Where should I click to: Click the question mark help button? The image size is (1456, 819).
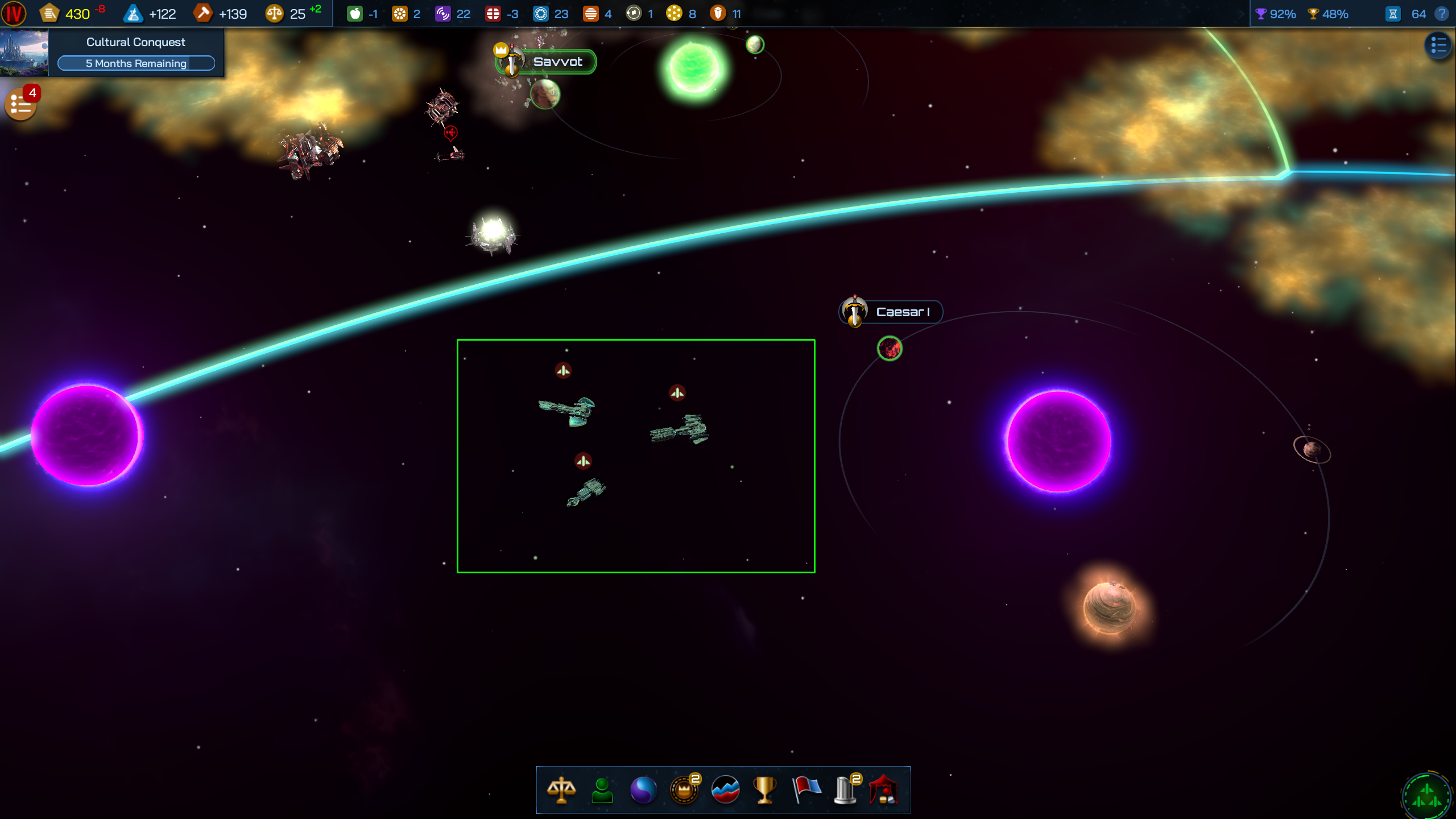(x=1442, y=14)
